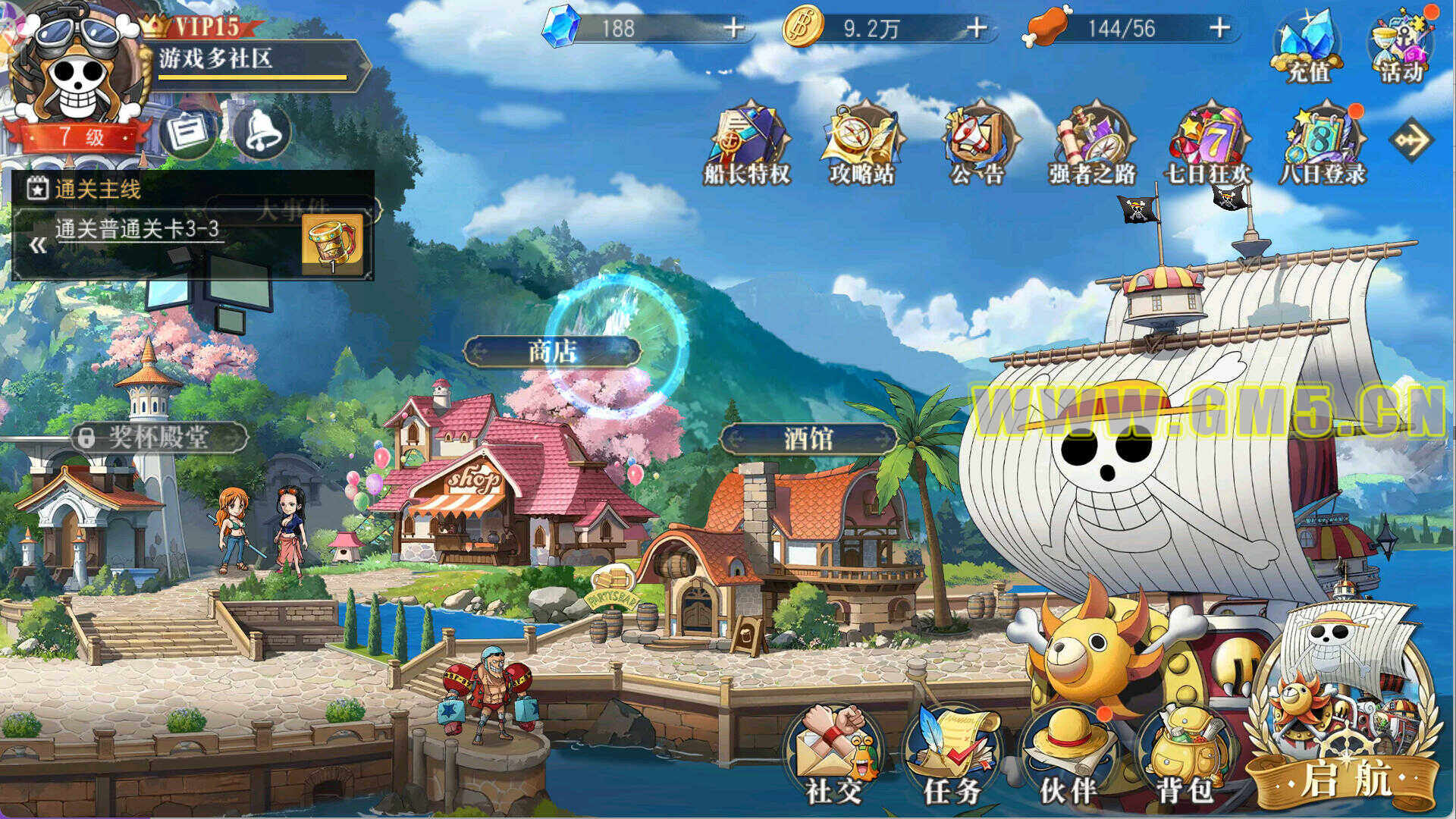
Task: Enter the 酒馆 tavern
Action: [x=808, y=438]
